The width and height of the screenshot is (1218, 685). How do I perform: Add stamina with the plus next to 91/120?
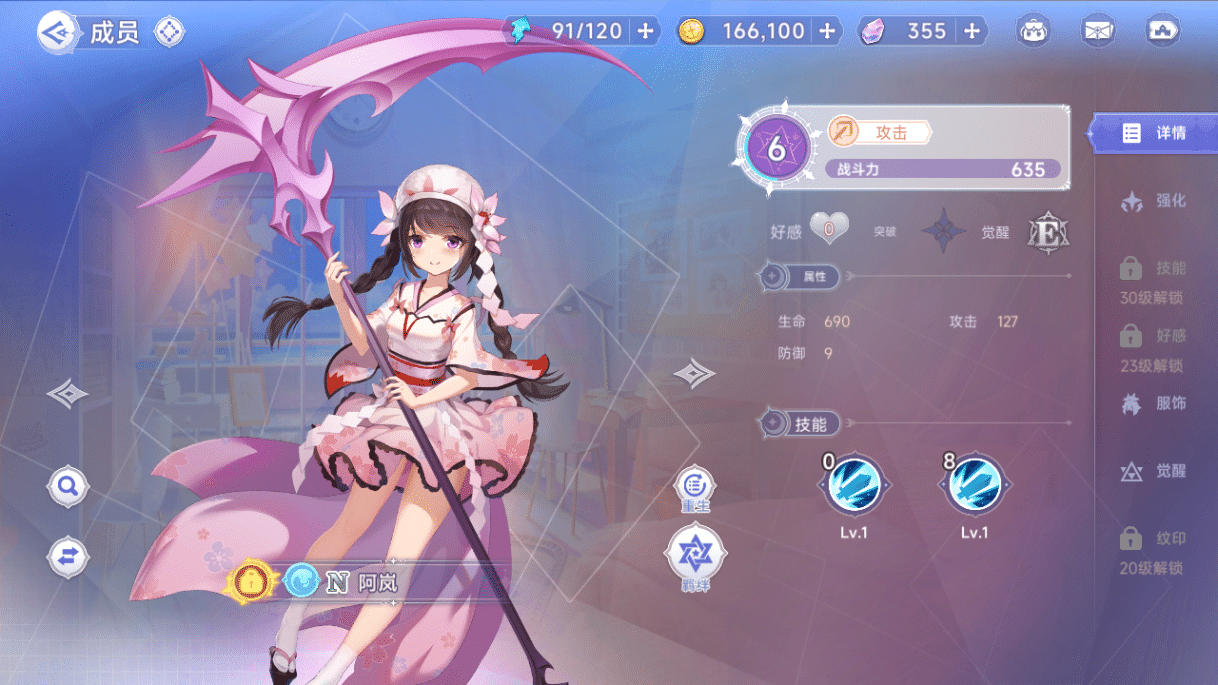pos(645,31)
